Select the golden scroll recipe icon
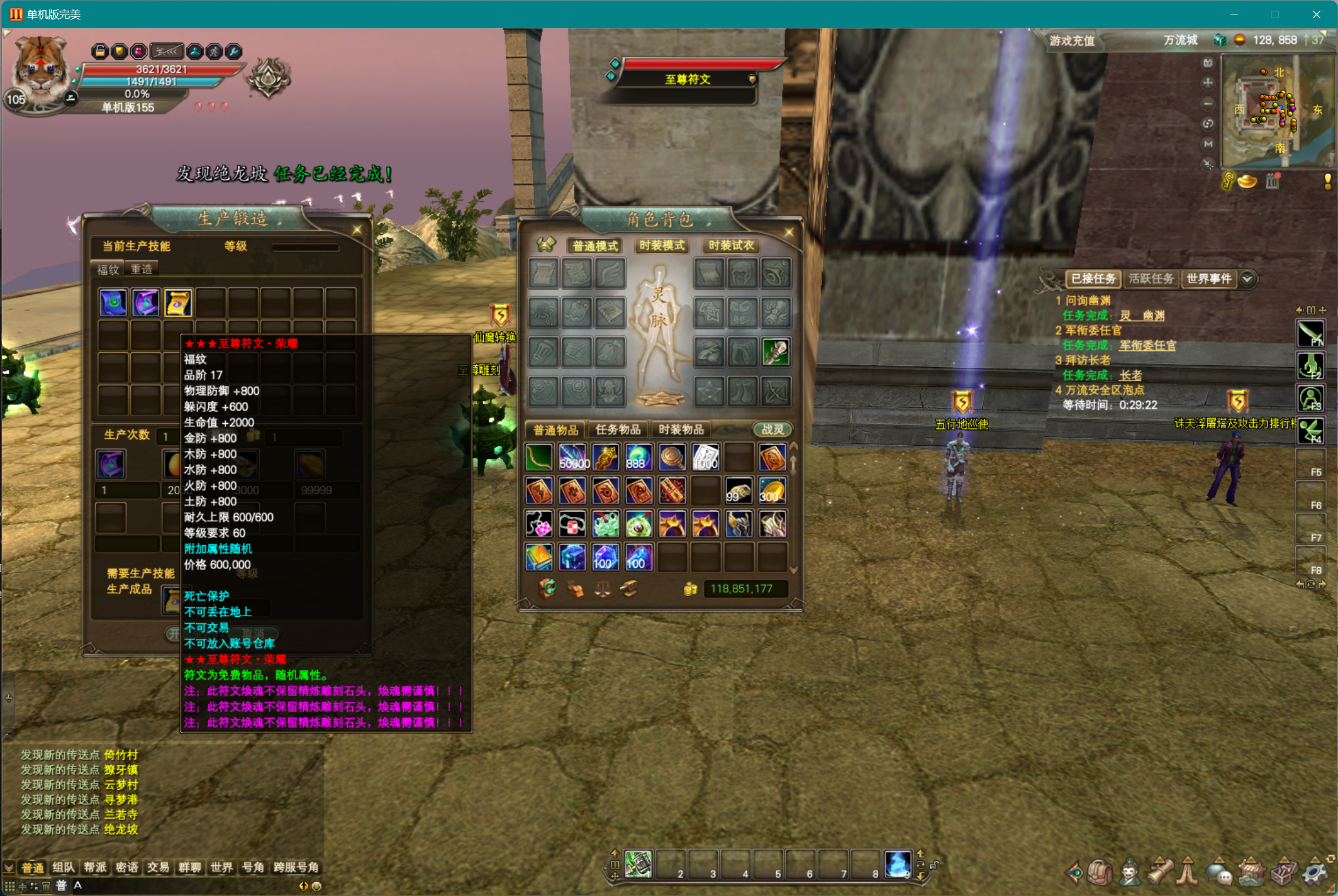Image resolution: width=1338 pixels, height=896 pixels. tap(178, 303)
